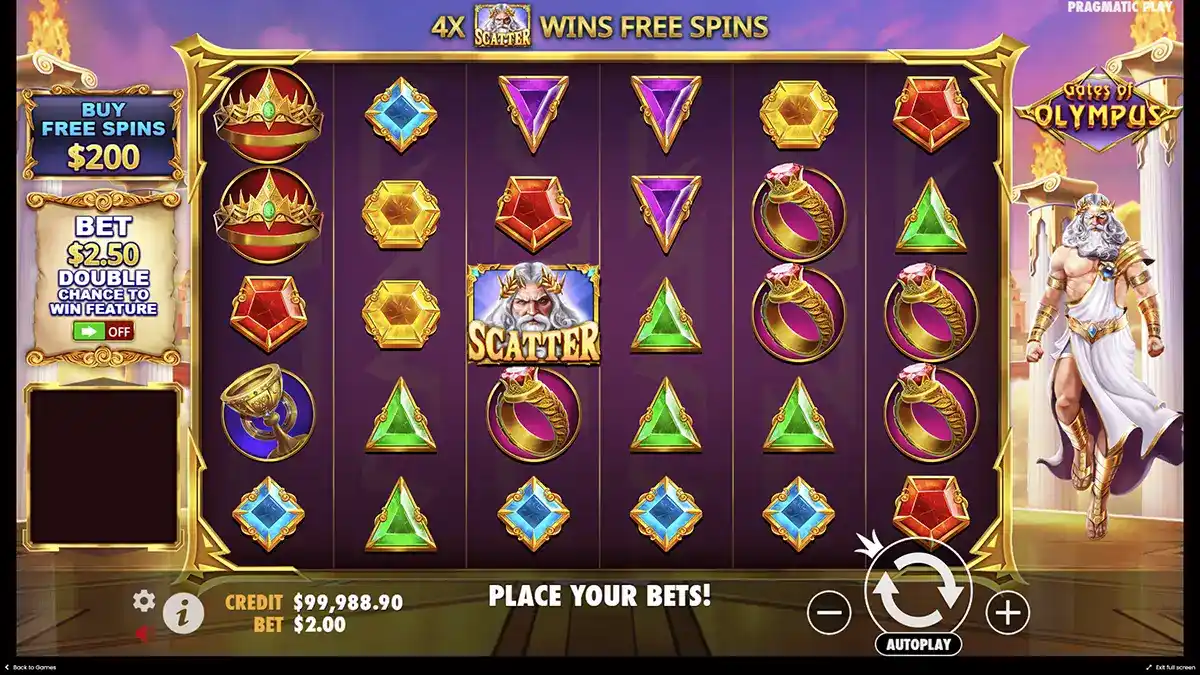Spin the reels
1200x675 pixels.
click(x=918, y=590)
